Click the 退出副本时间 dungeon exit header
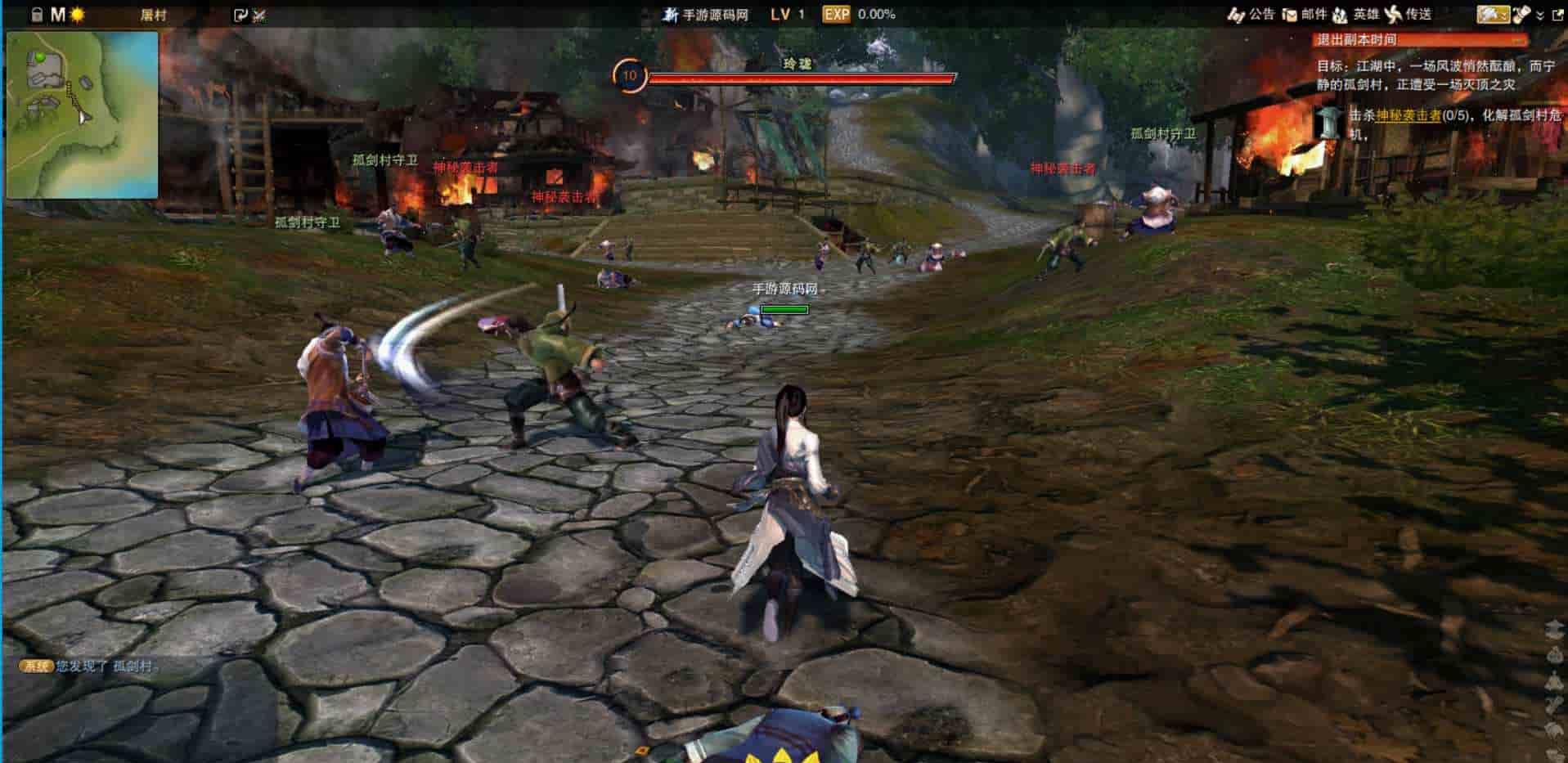 [1421, 39]
